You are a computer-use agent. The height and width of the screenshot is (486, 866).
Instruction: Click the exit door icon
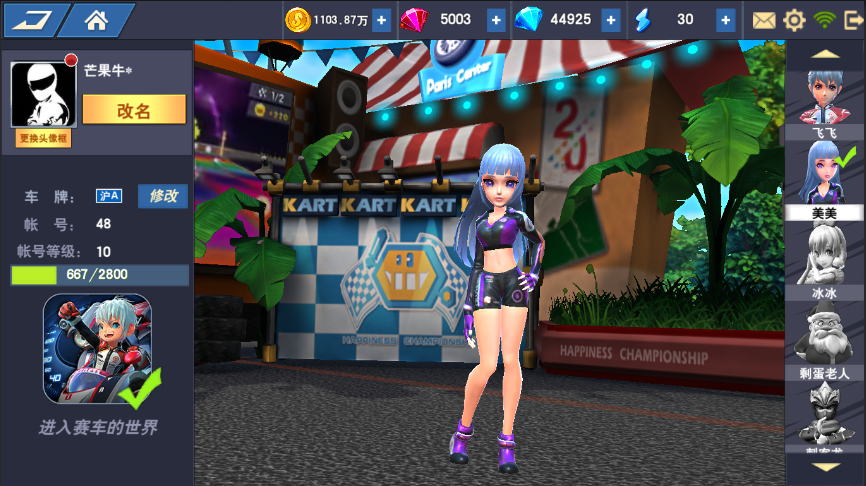click(x=852, y=20)
